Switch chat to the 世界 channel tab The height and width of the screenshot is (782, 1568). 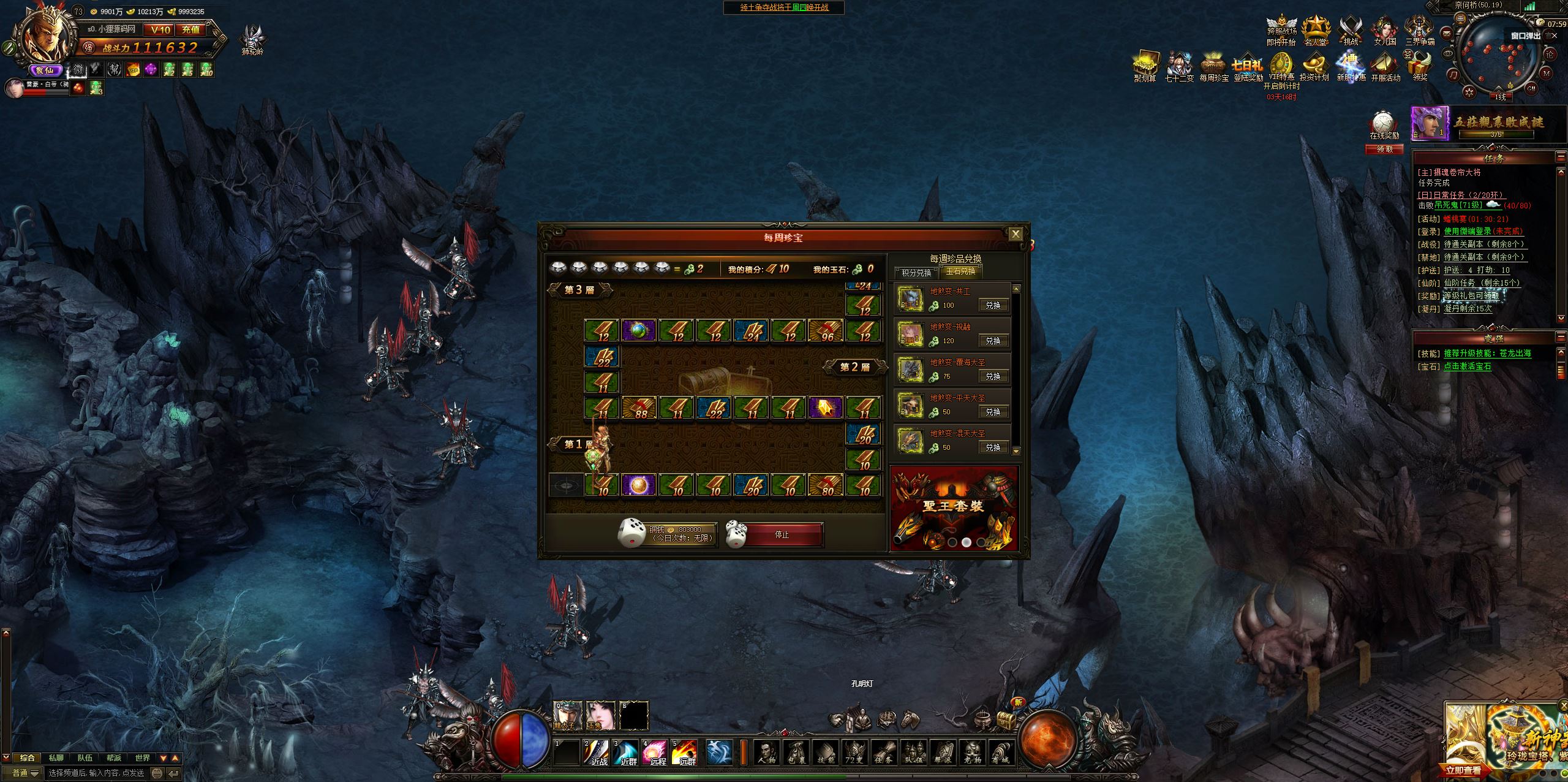143,758
